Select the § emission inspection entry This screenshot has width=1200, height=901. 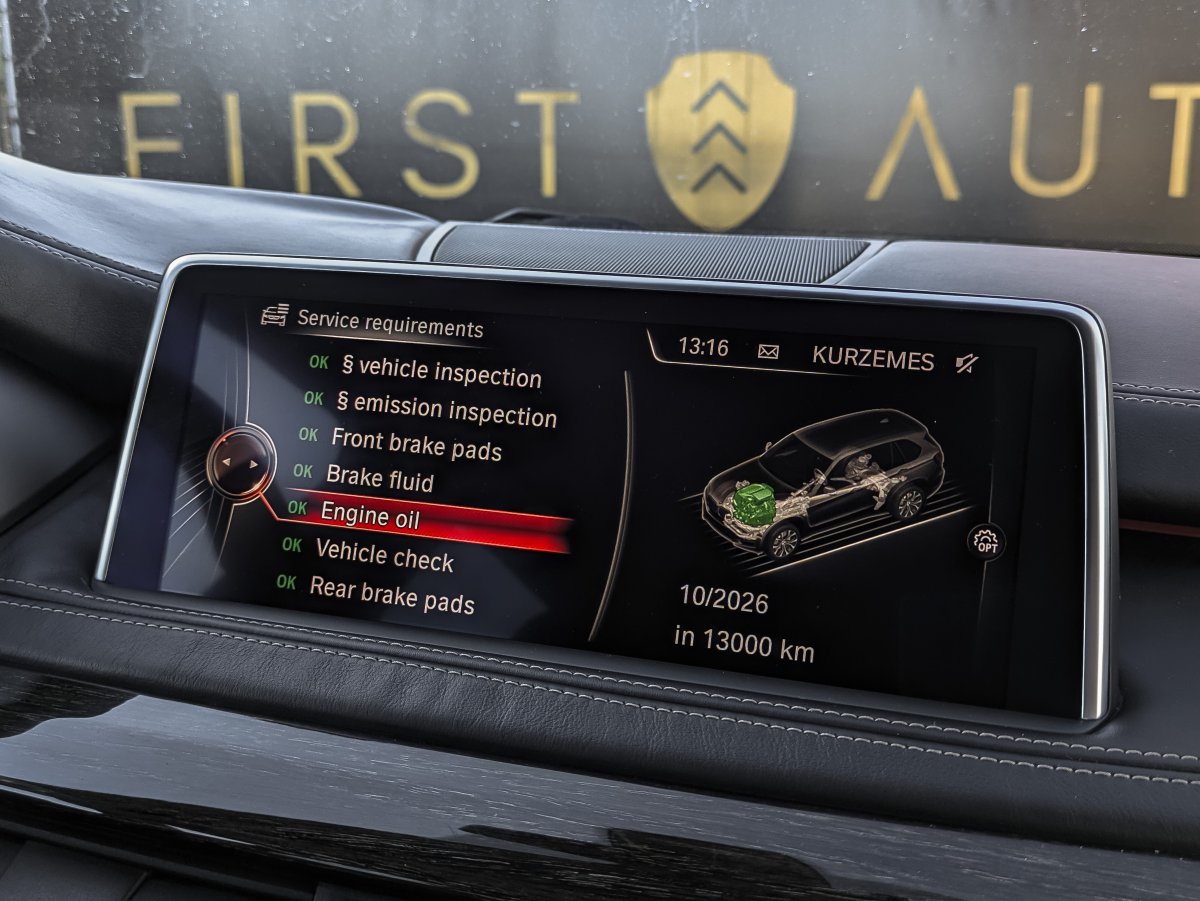pos(445,408)
